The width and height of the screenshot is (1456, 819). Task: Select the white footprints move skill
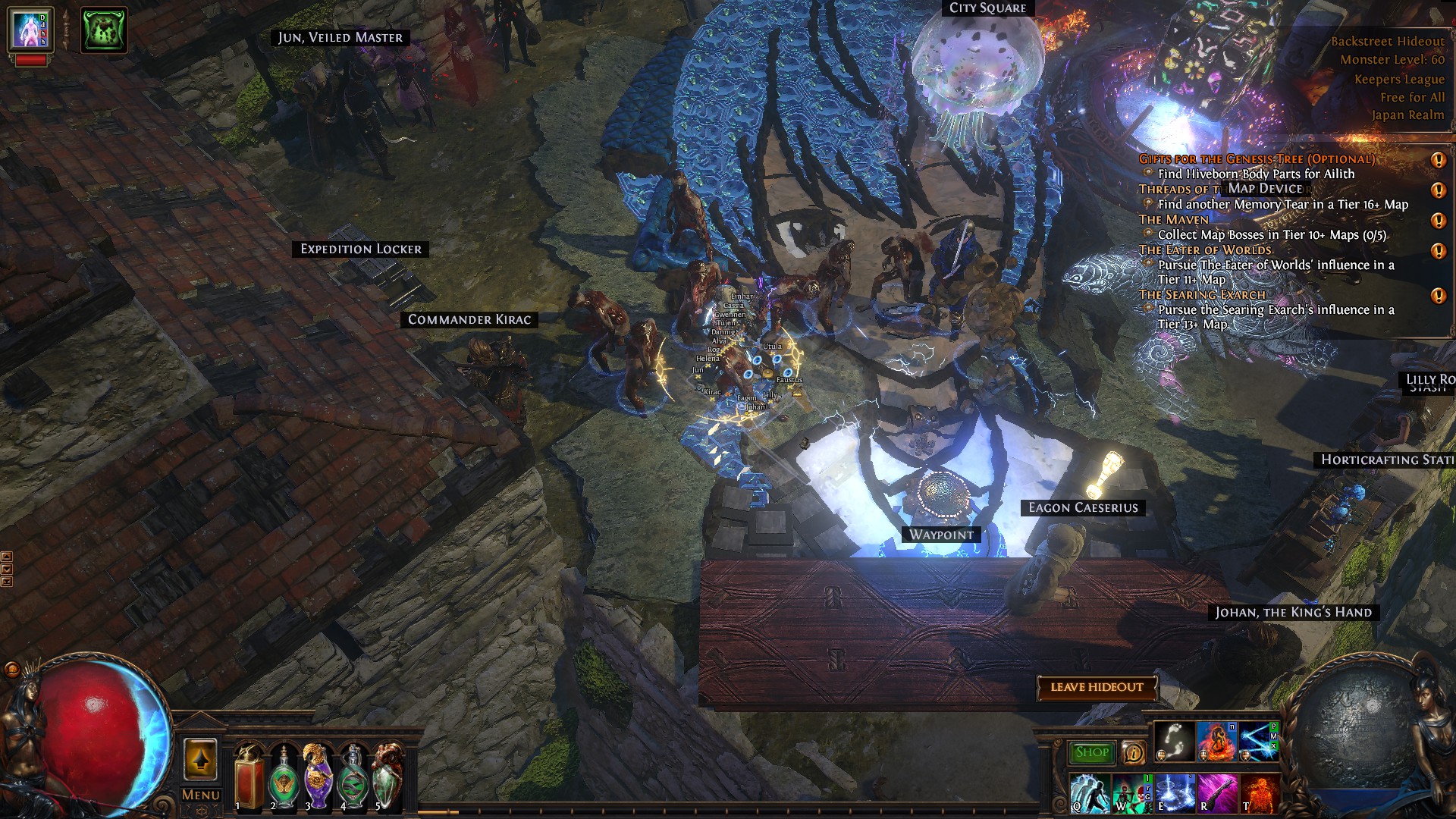coord(1174,741)
